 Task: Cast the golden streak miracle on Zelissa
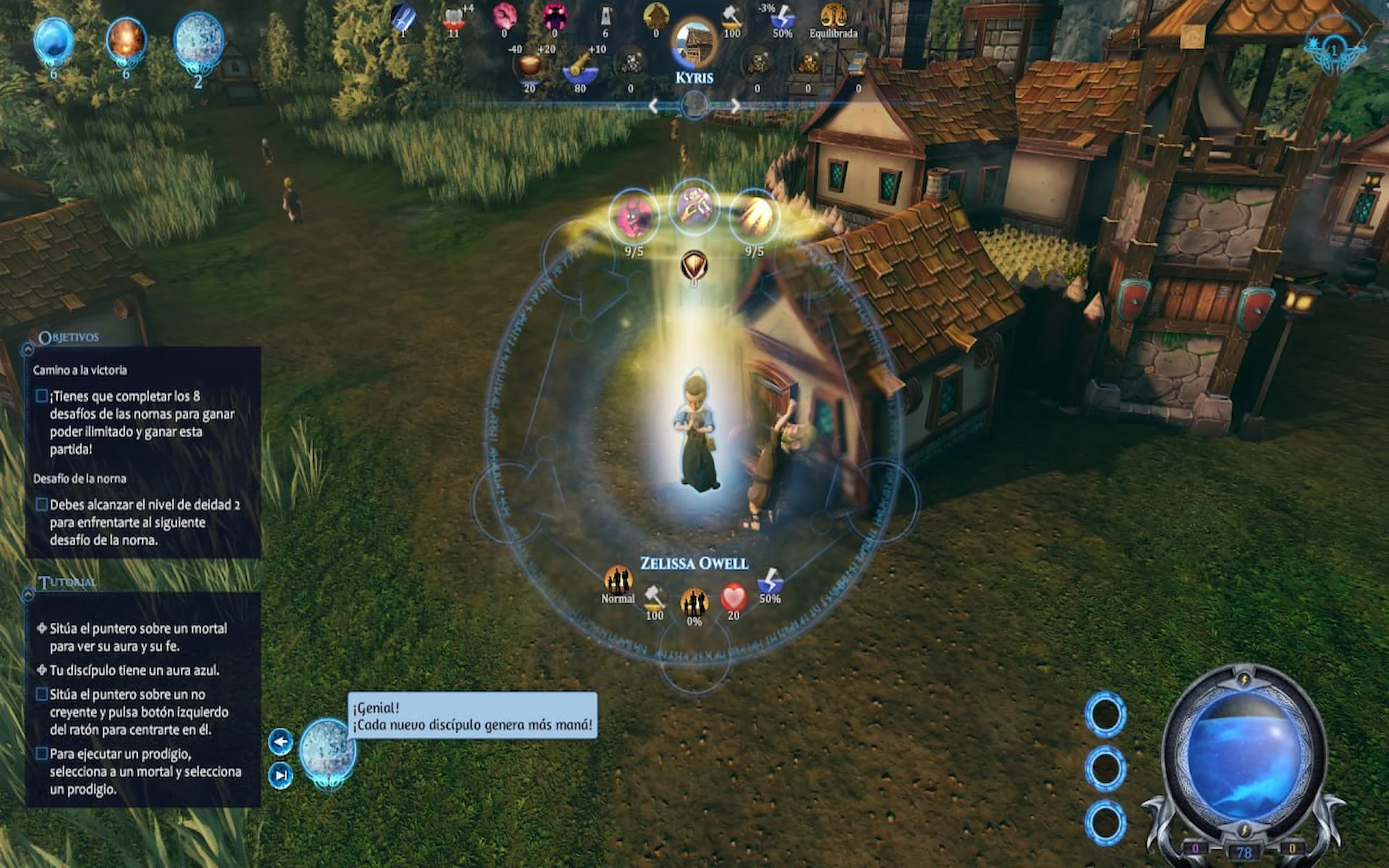(x=755, y=216)
